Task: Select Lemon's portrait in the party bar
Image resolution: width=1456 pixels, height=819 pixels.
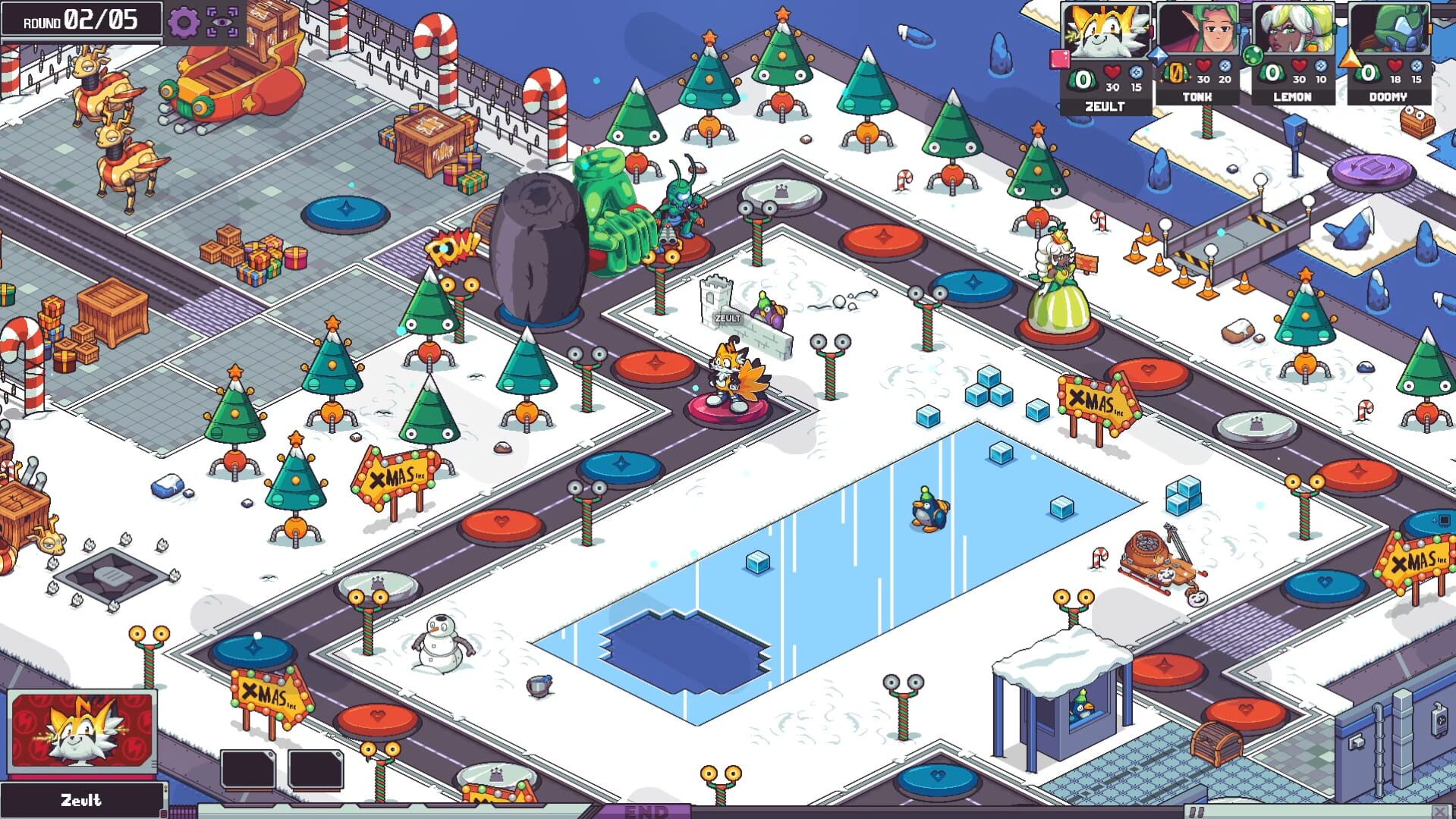Action: pos(1294,30)
